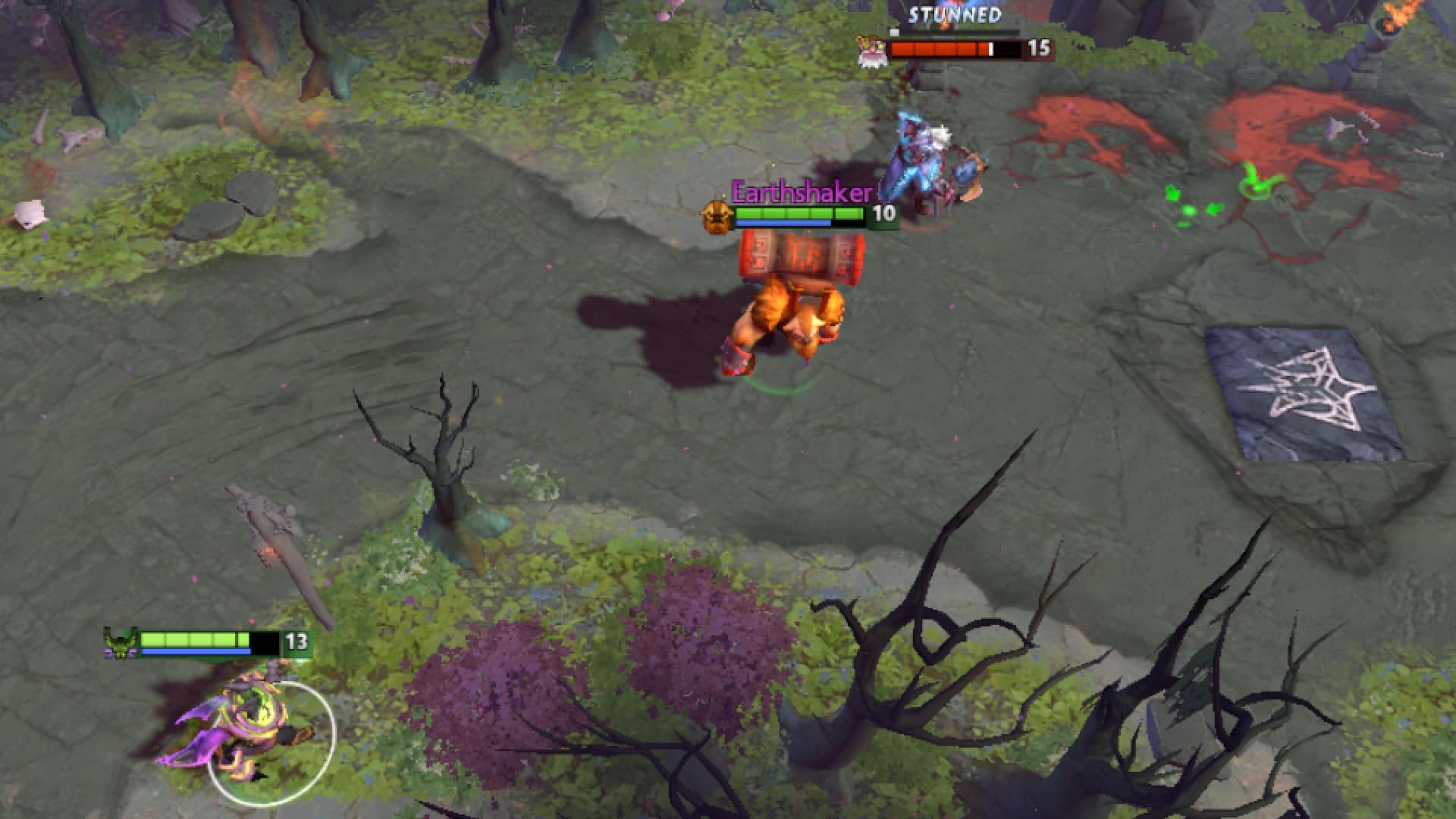Click the STUNNED status label at the top
The image size is (1456, 819).
click(x=954, y=14)
